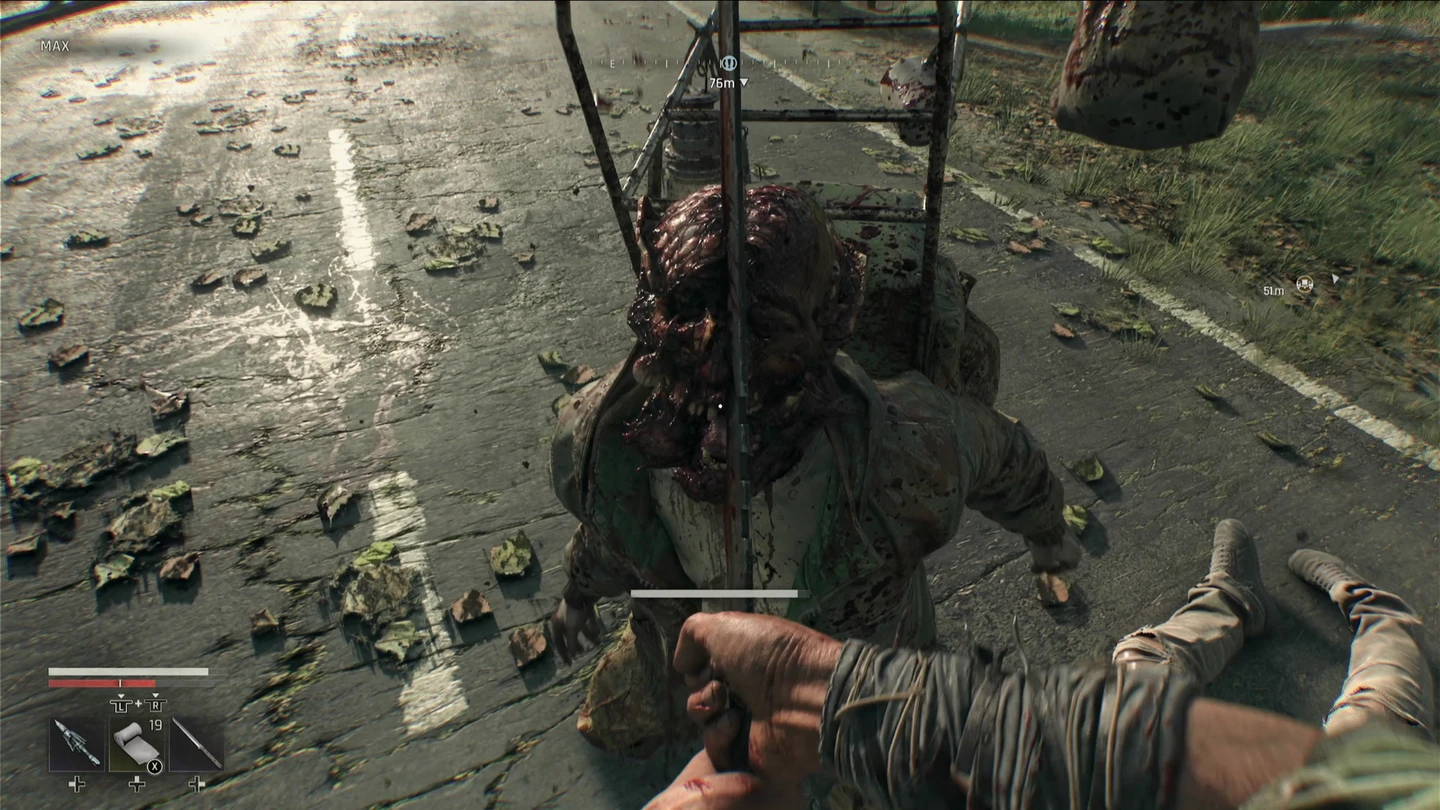
Task: Click the E marker on the compass ribbon
Action: click(612, 63)
